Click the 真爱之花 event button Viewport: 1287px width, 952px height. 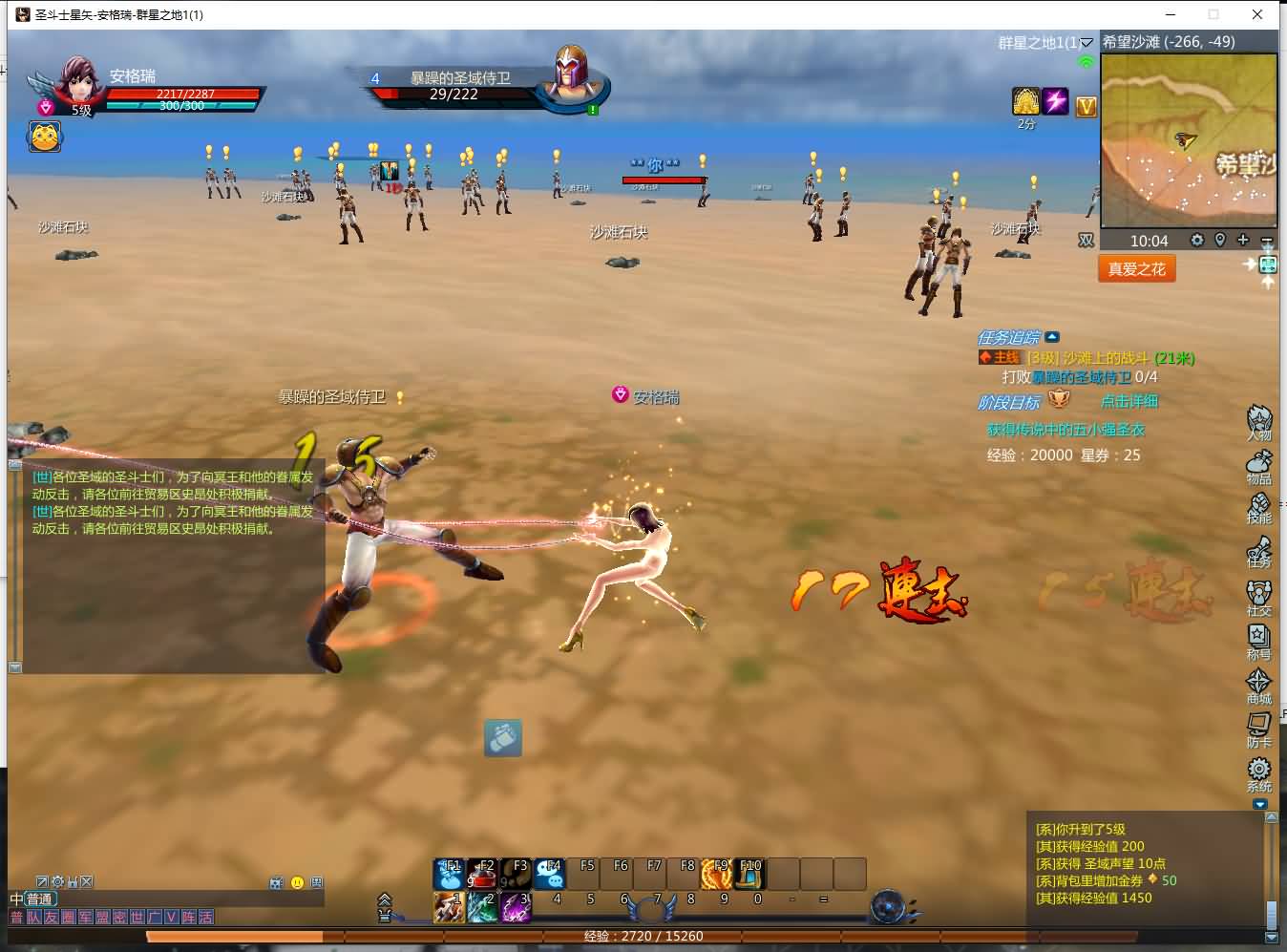click(x=1136, y=269)
